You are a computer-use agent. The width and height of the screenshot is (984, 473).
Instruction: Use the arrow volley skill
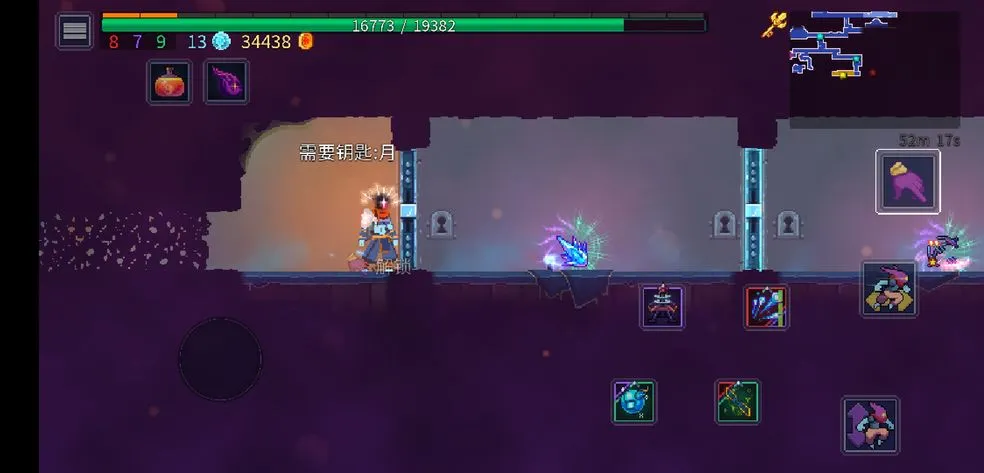[x=766, y=306]
